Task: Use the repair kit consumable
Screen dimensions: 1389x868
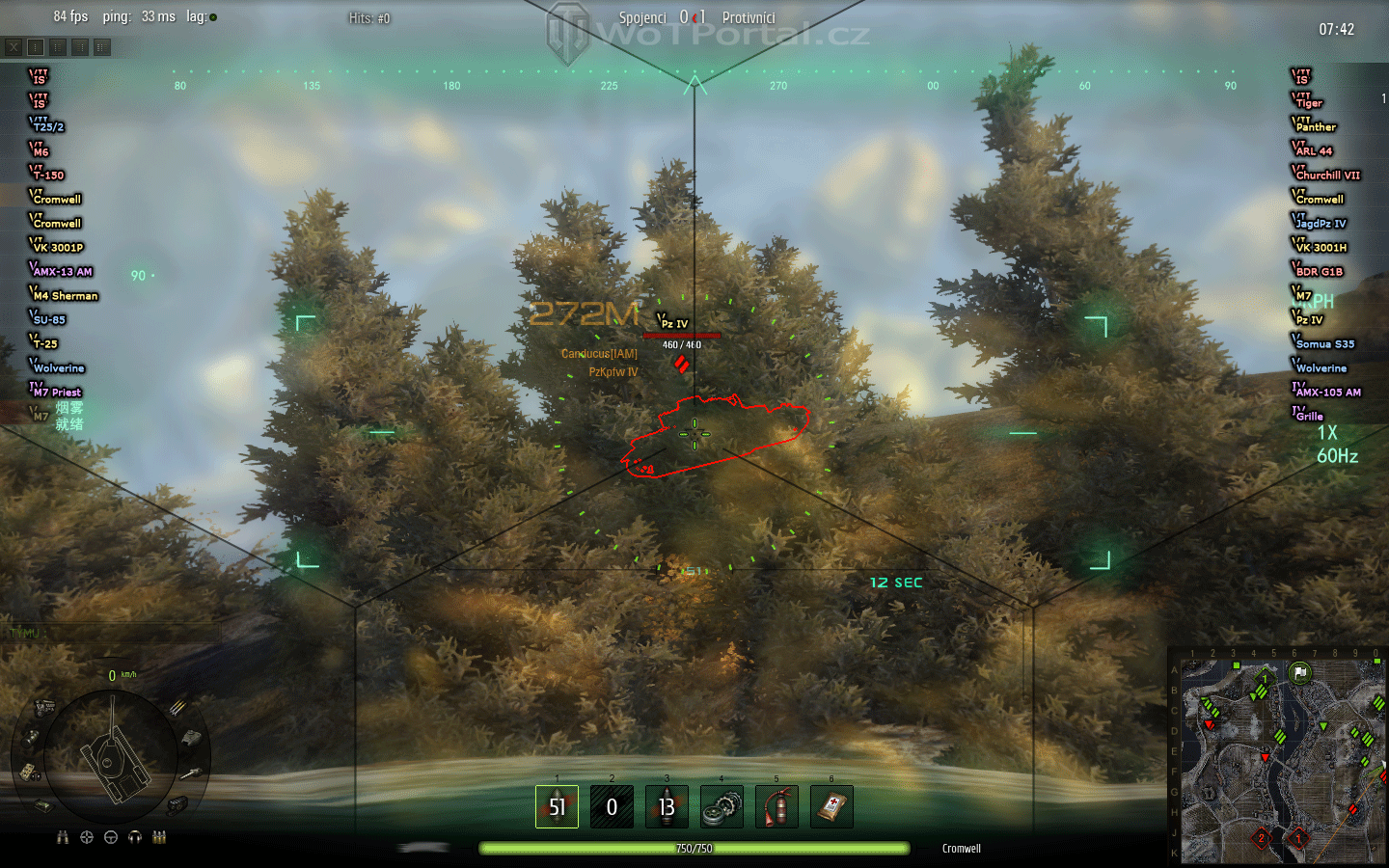Action: pos(722,806)
